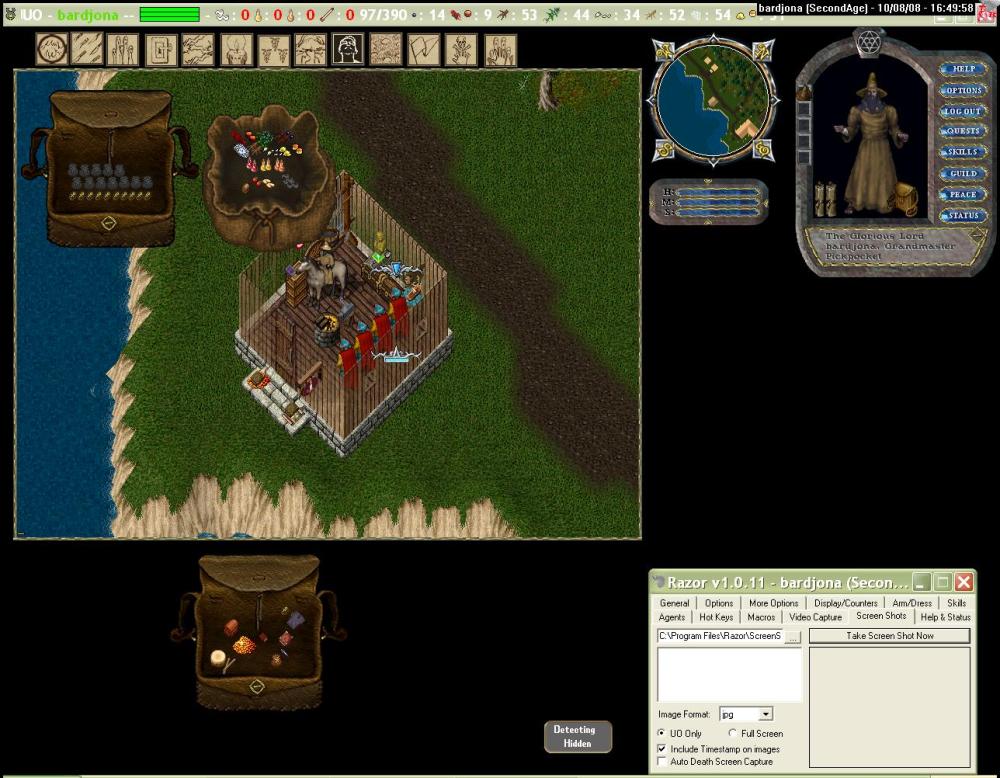This screenshot has width=1000, height=778.
Task: Activate the Detecting Hidden skill button
Action: [x=577, y=736]
